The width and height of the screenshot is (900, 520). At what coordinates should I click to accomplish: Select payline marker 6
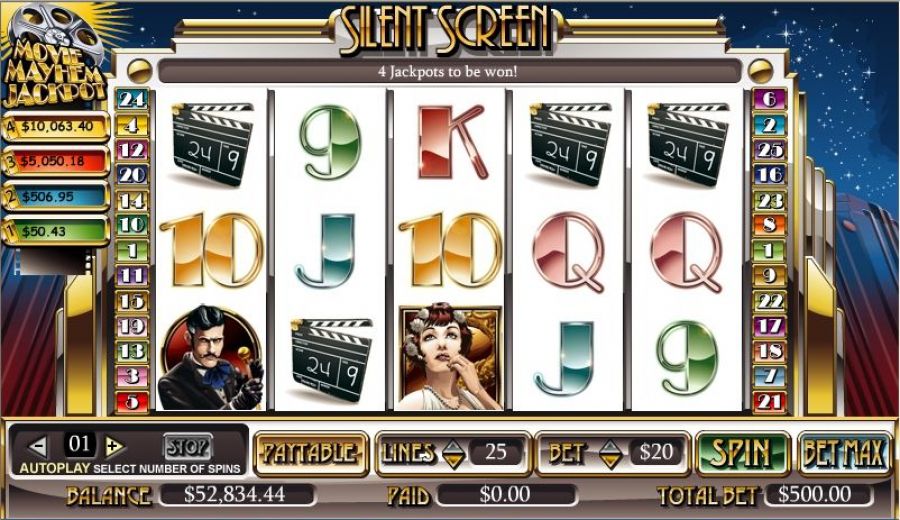[x=769, y=99]
